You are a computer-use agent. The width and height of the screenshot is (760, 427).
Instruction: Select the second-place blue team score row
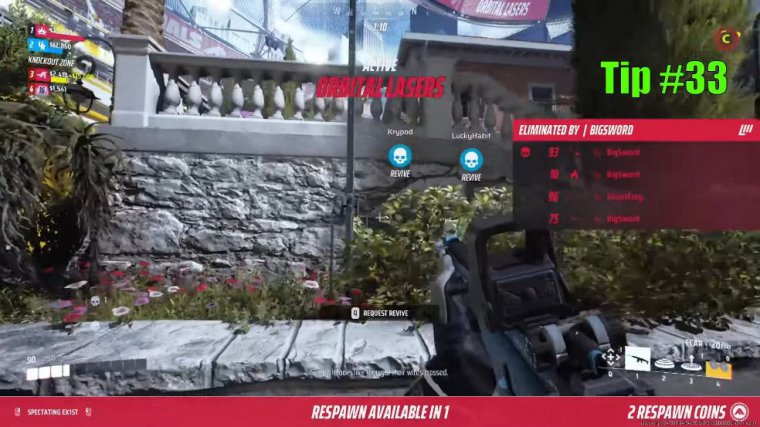(50, 45)
